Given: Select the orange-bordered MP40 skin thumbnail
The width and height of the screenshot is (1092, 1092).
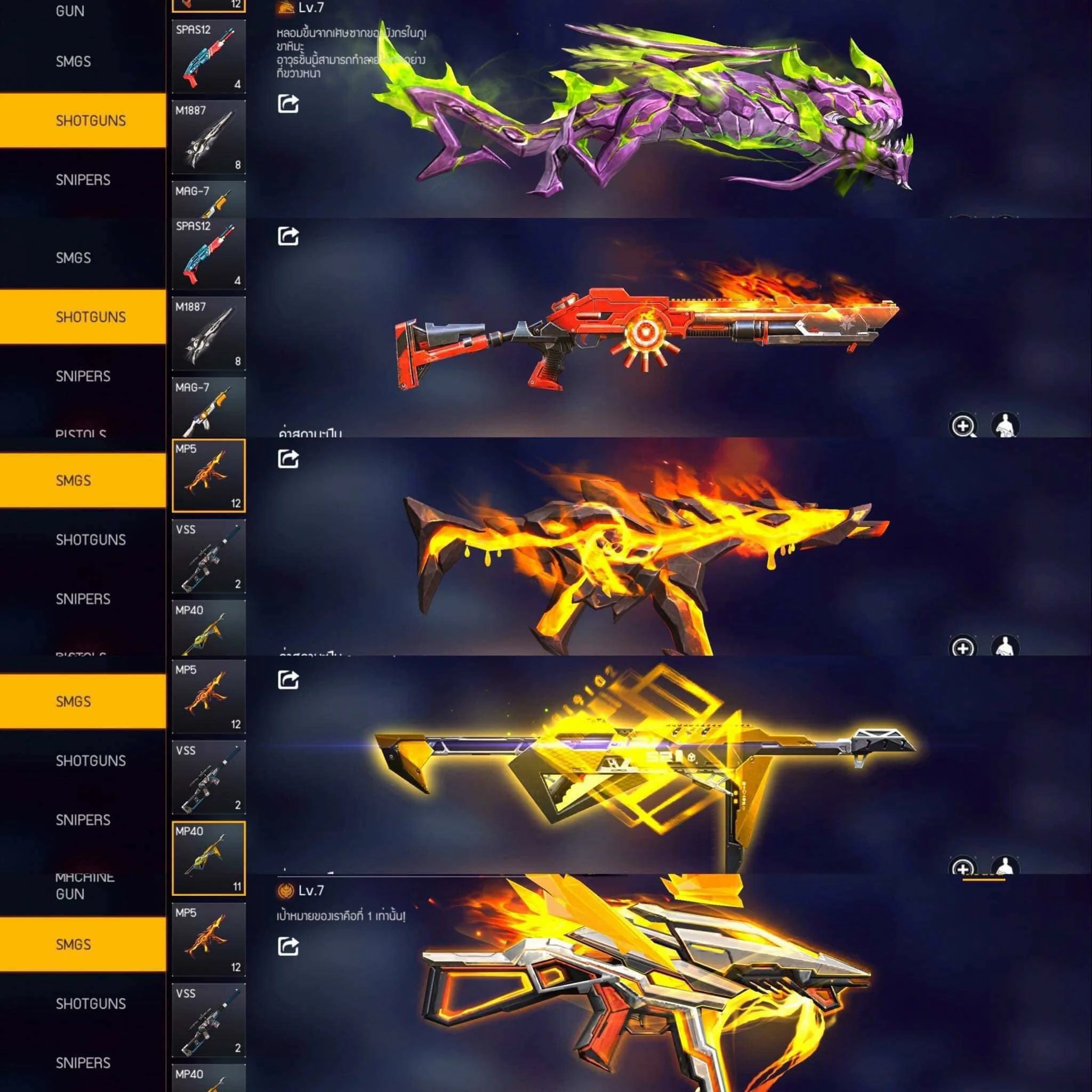Looking at the screenshot, I should tap(208, 858).
